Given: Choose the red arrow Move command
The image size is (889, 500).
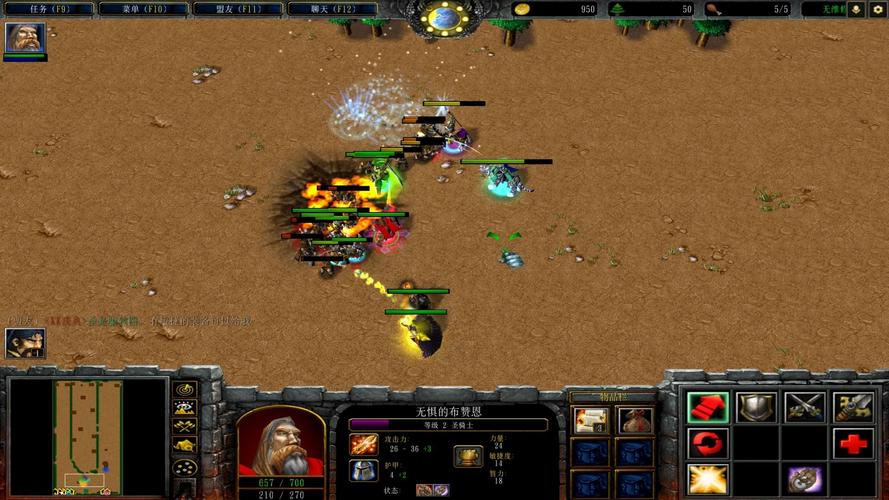Looking at the screenshot, I should [708, 407].
